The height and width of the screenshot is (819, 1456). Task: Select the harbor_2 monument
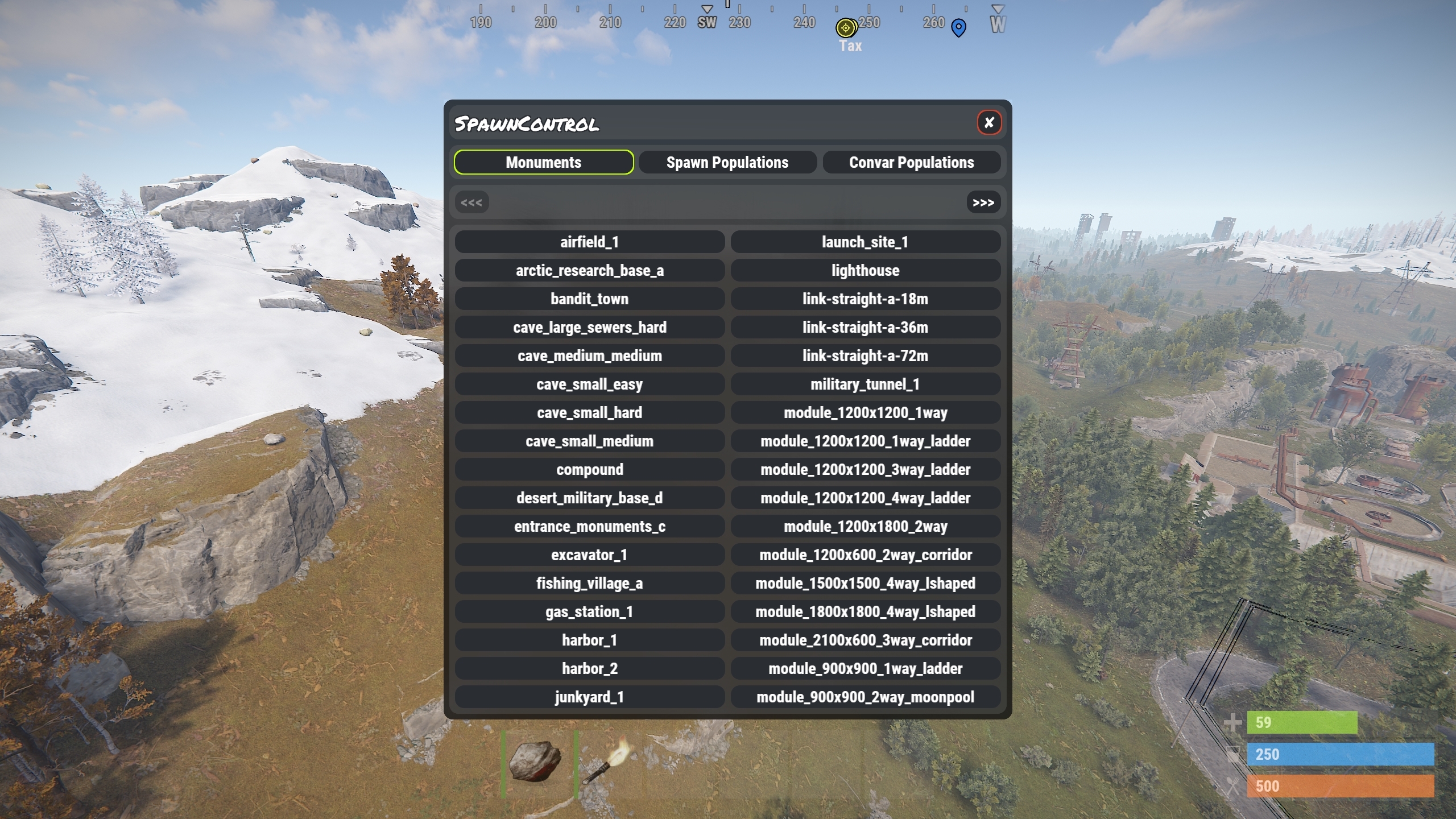tap(589, 668)
